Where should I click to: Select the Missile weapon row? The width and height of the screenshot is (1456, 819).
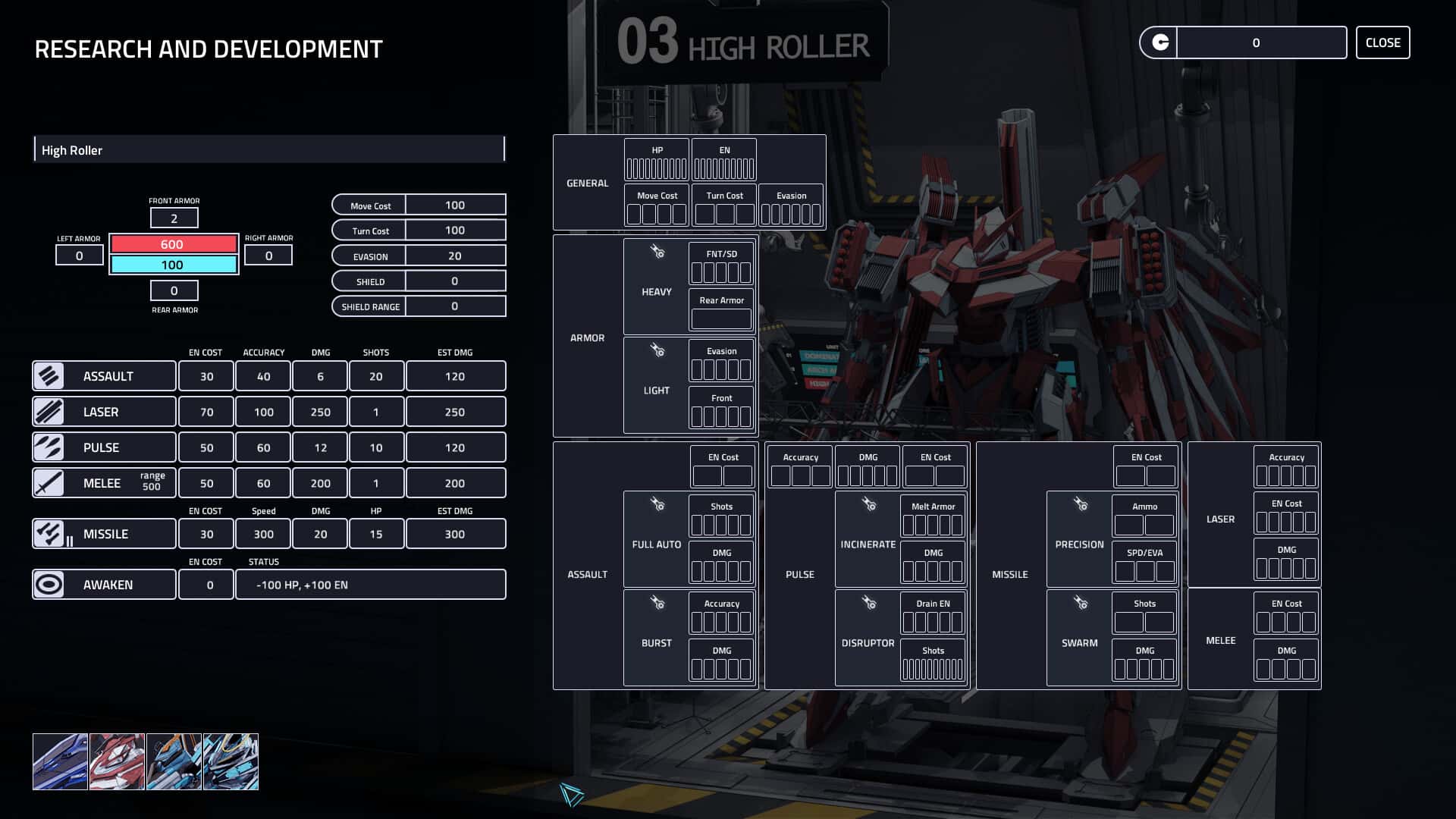(104, 534)
